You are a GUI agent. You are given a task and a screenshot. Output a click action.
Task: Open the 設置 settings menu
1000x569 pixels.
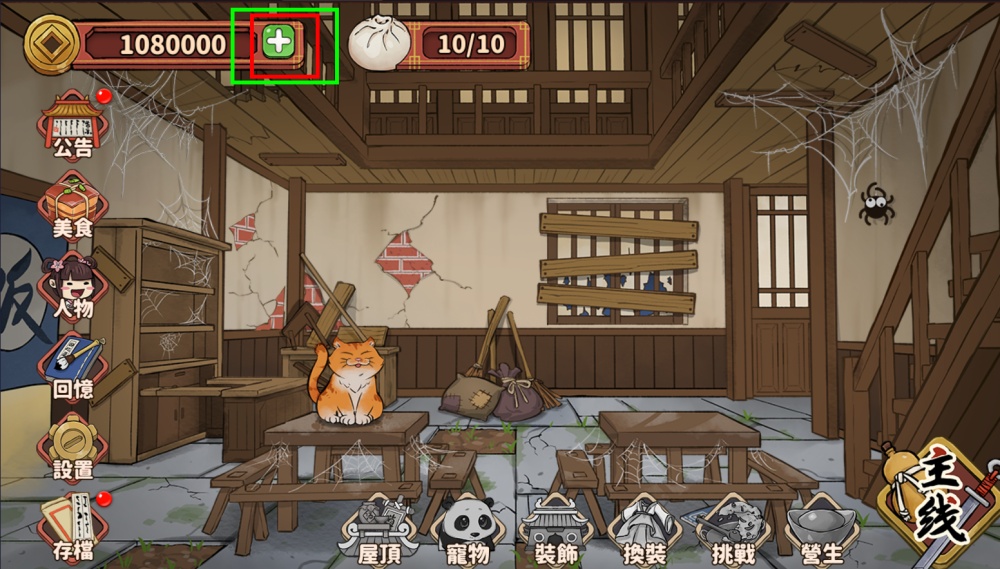click(x=73, y=447)
